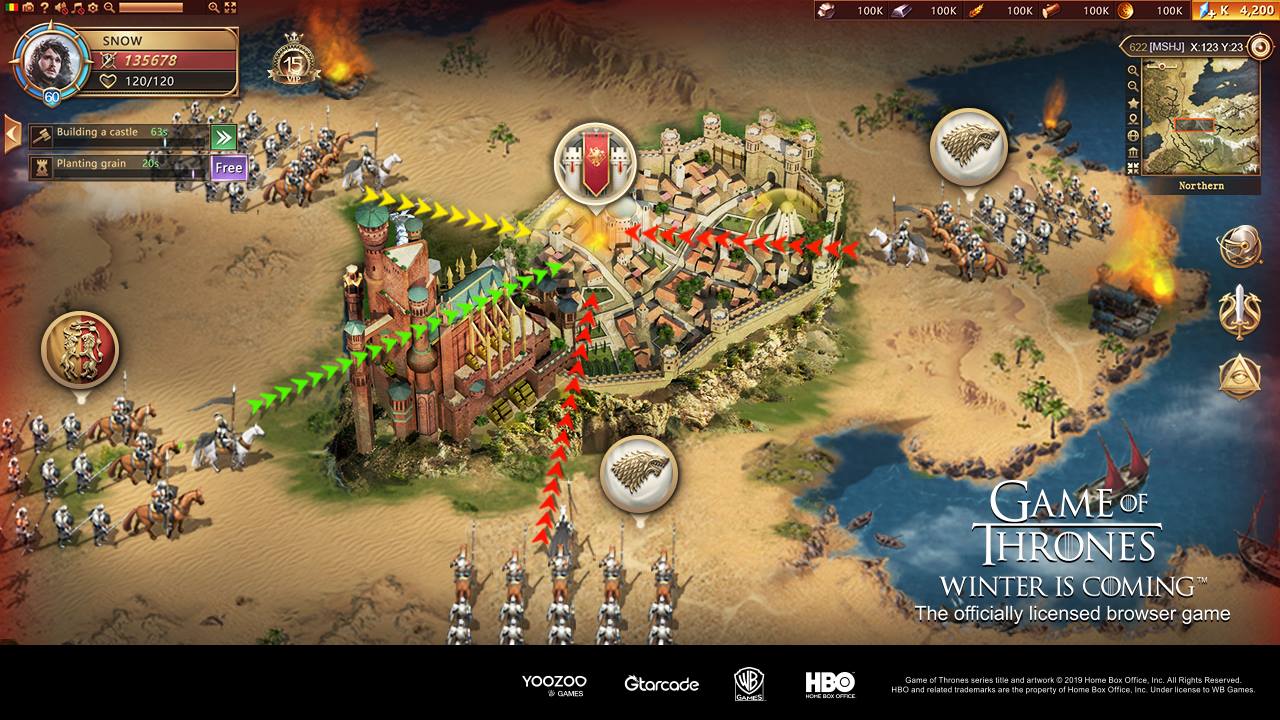Adjust the zoom slider in the top toolbar
1280x720 pixels.
click(x=150, y=8)
